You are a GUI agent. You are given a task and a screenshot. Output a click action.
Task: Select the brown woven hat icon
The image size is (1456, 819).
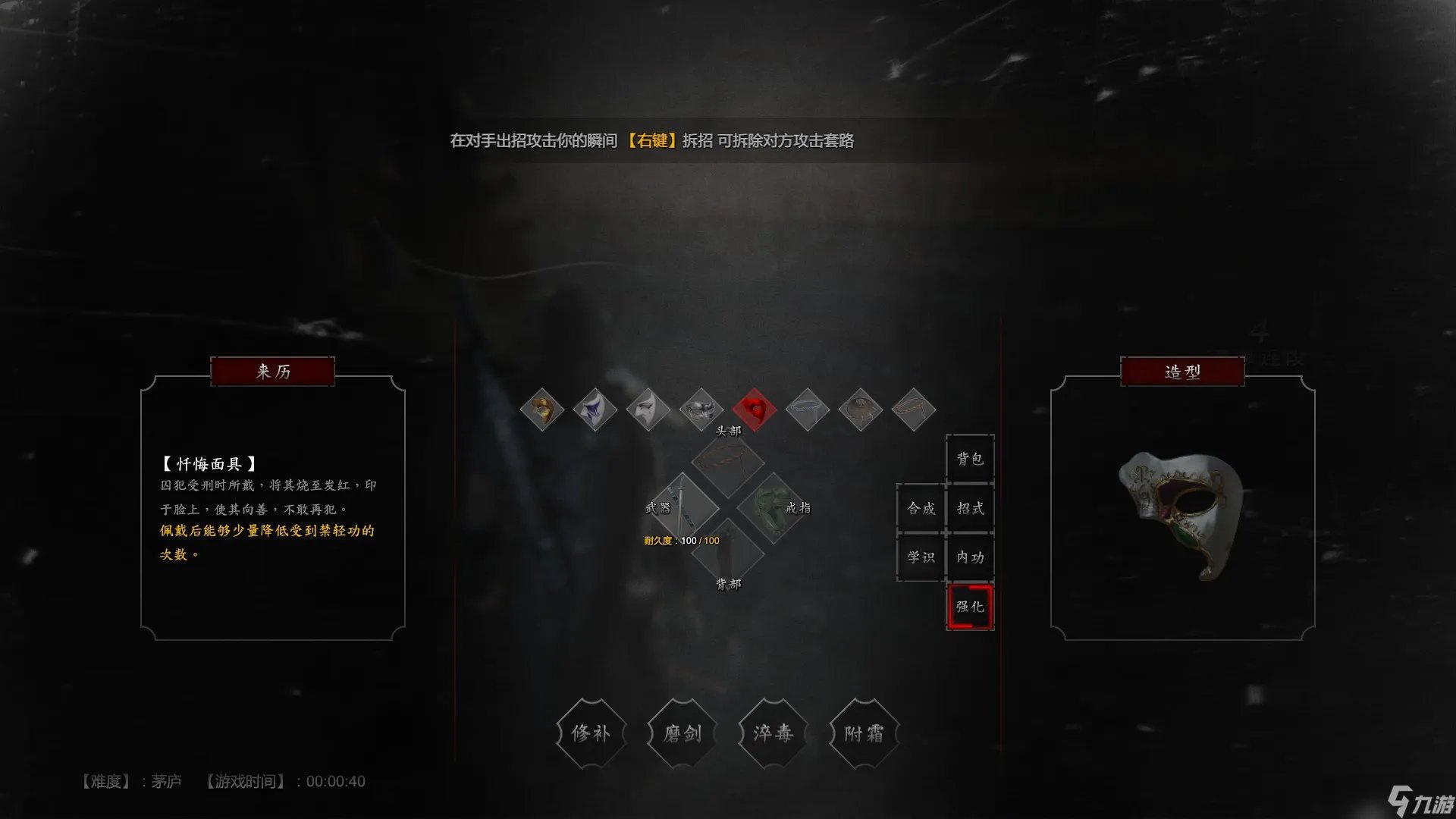coord(861,409)
